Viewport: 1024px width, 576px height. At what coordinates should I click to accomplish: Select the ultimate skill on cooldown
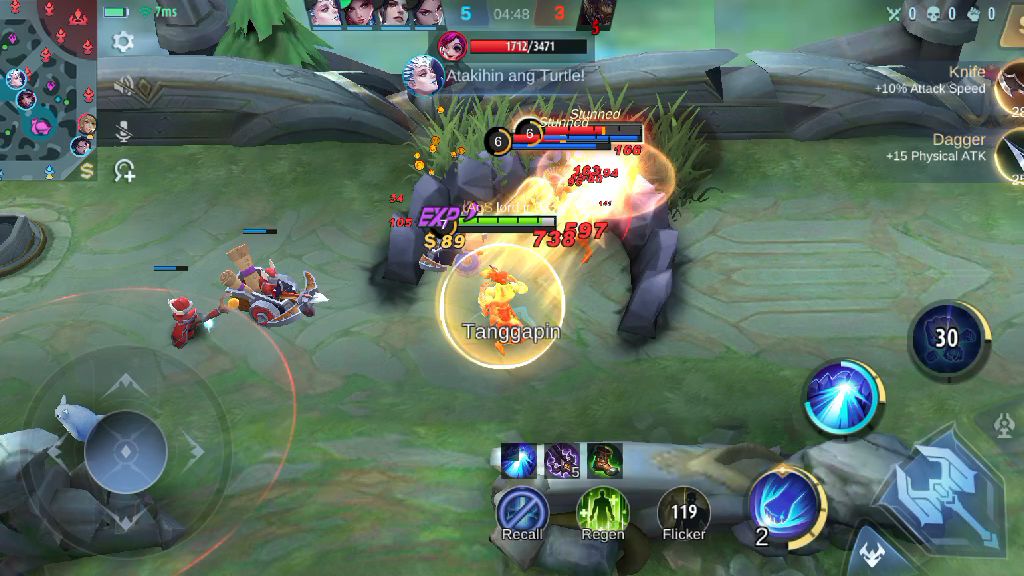[946, 338]
